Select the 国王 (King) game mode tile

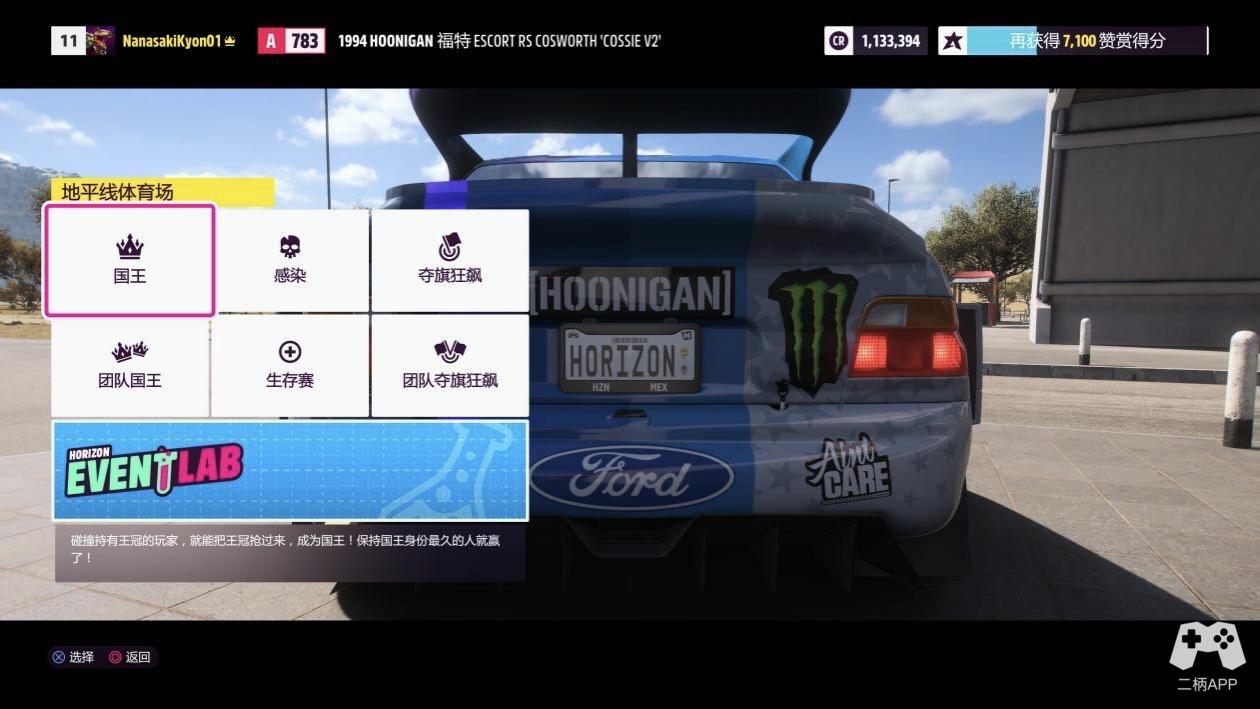129,261
